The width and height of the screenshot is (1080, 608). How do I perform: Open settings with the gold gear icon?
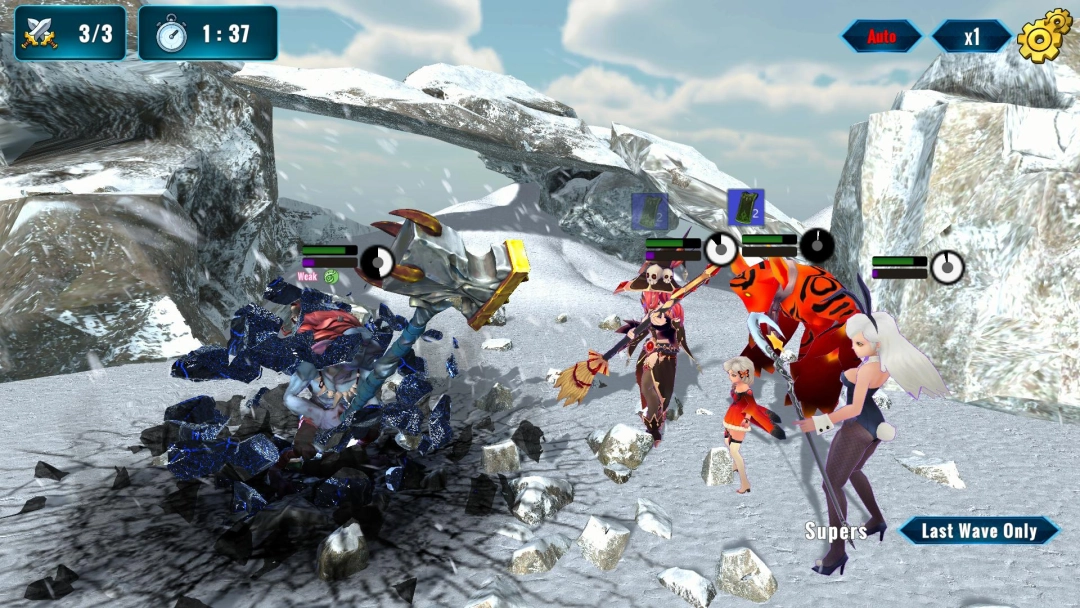click(1044, 35)
